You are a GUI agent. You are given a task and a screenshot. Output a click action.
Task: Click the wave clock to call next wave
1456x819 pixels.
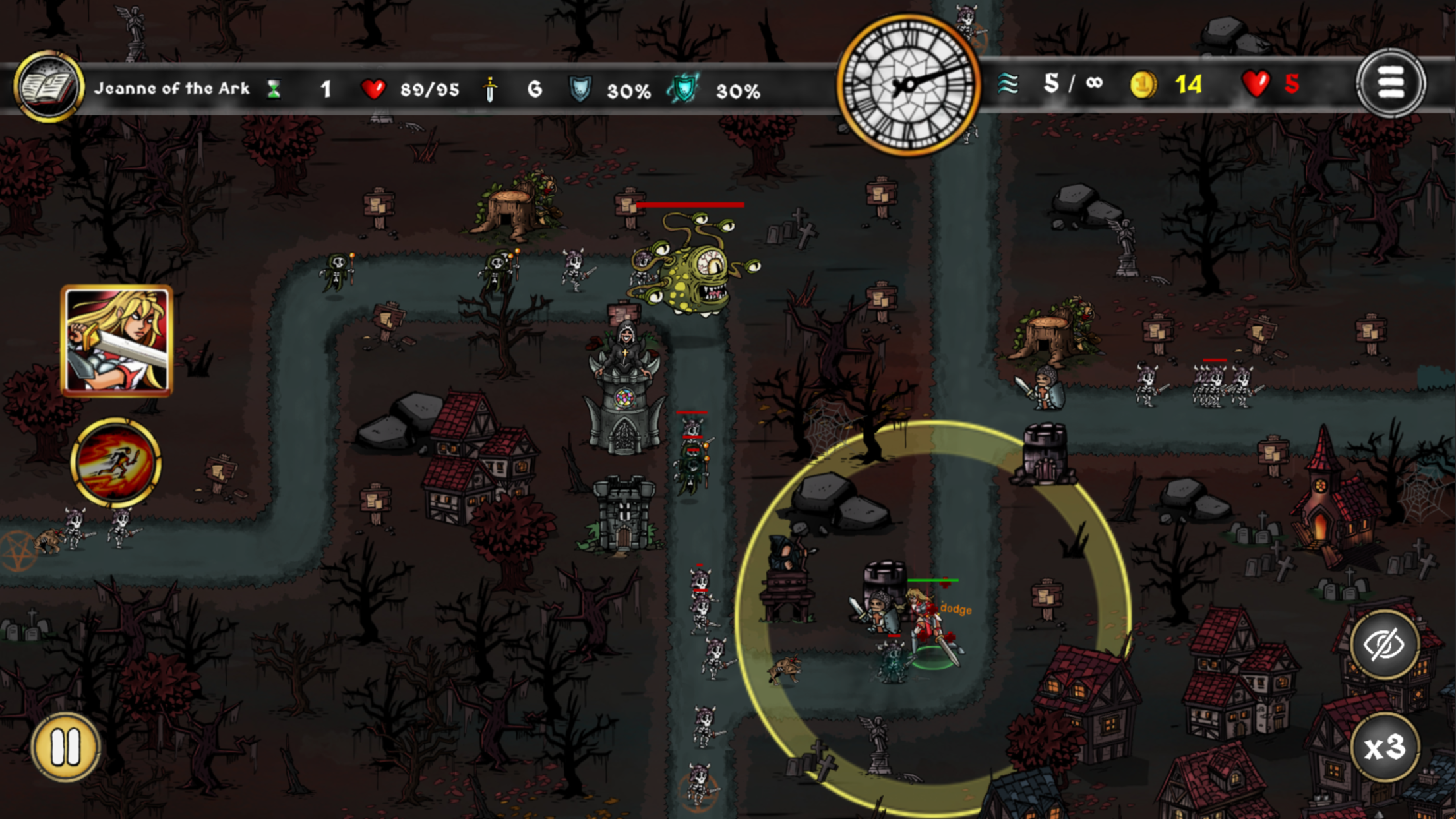point(908,85)
